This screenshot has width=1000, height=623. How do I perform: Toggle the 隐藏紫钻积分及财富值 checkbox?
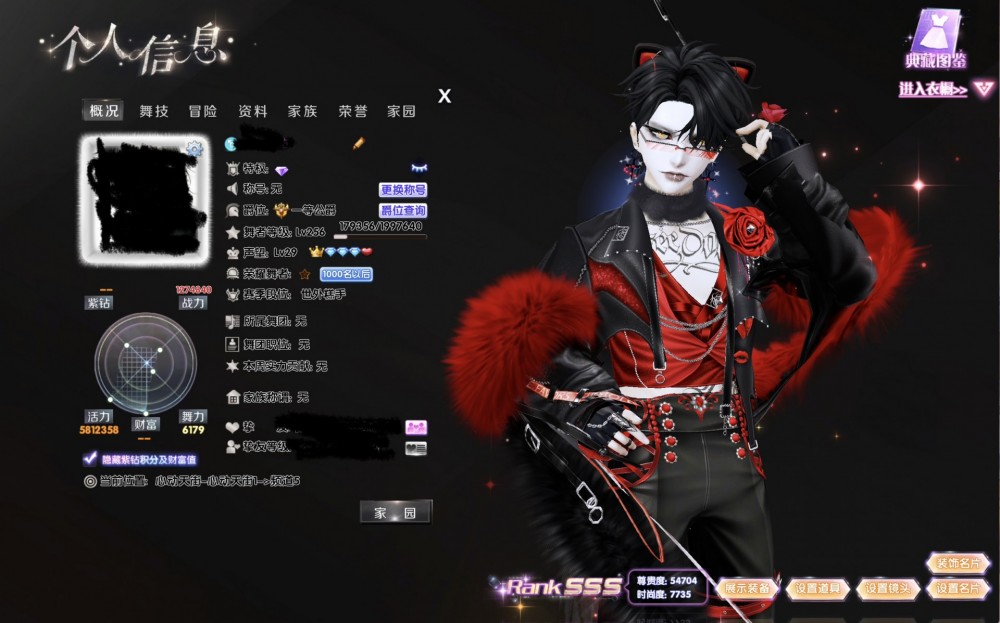(90, 459)
